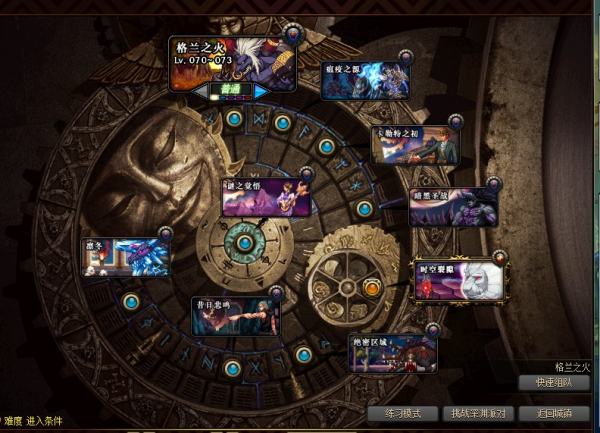
Task: Pick the 凛冬 dungeon with the purple dragon
Action: 125,257
